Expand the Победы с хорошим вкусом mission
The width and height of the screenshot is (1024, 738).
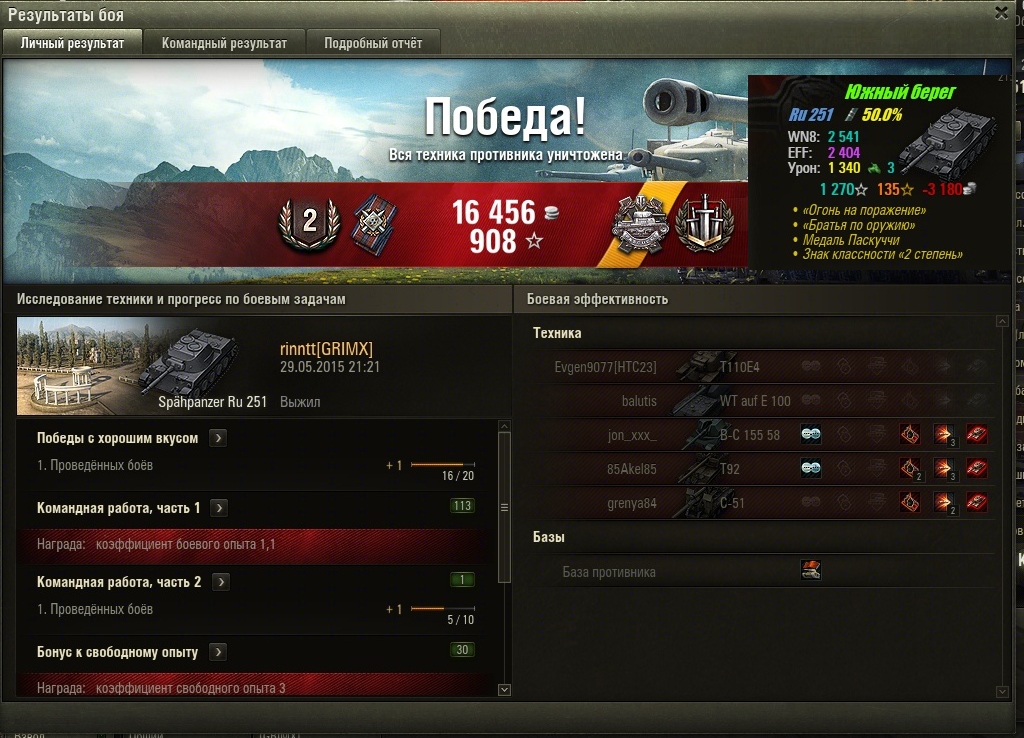pos(219,438)
